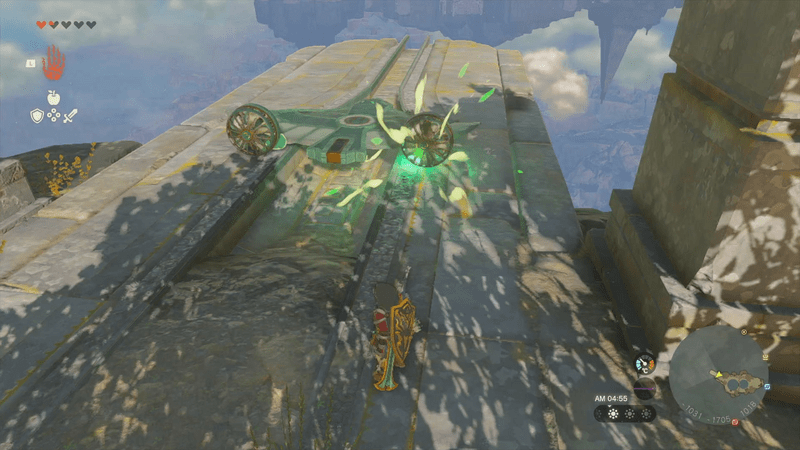Click the temperature gauge icon
This screenshot has height=450, width=800.
tap(645, 364)
